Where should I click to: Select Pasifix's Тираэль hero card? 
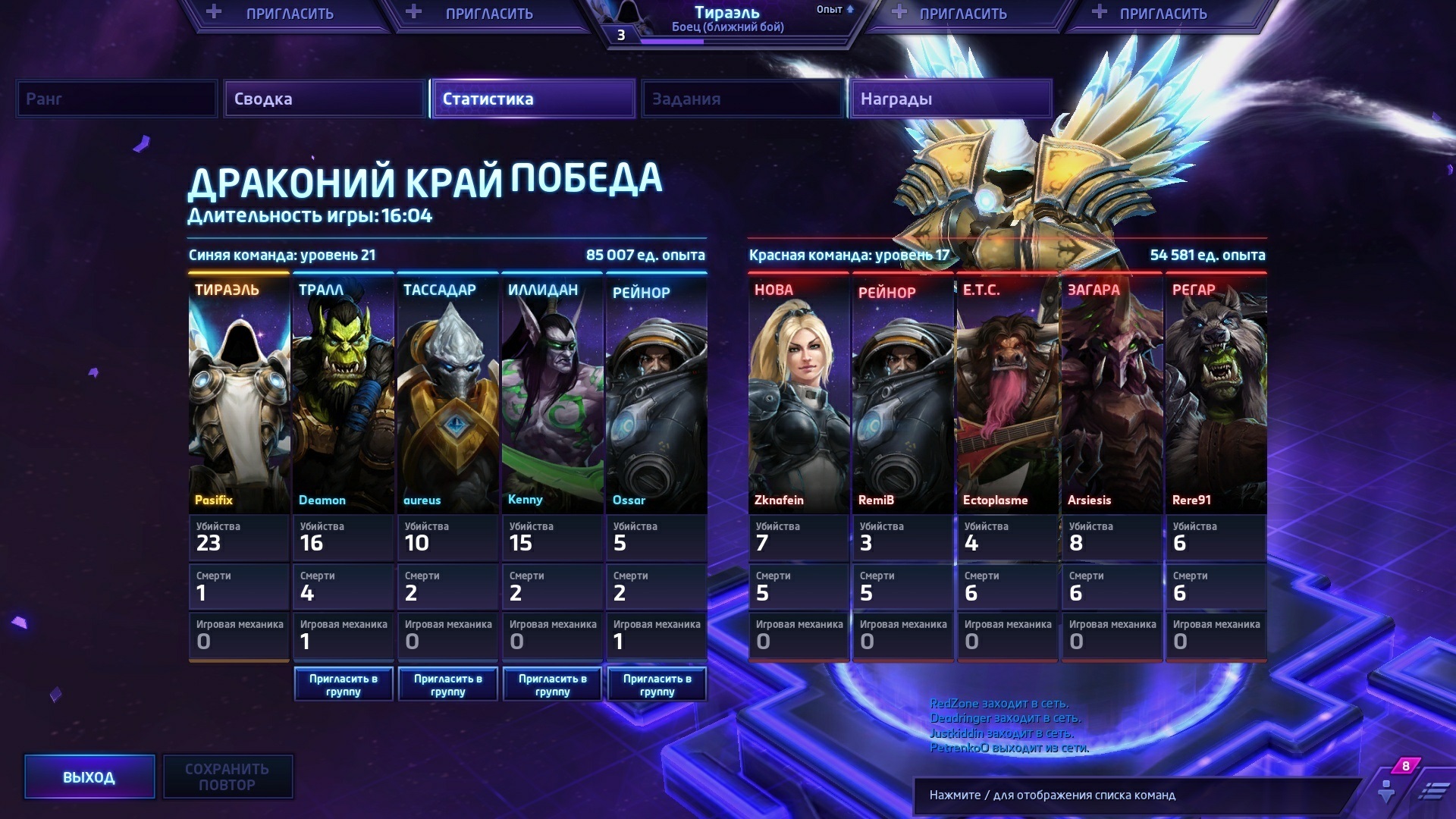coord(239,394)
